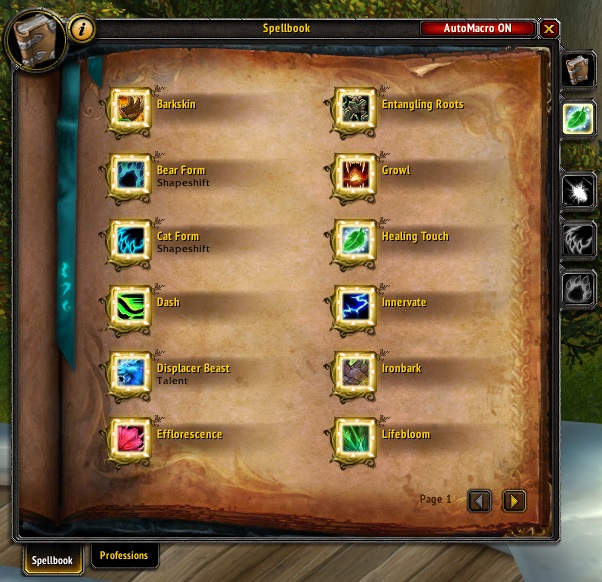Pick the Displacer Beast talent icon
Screen dimensions: 602x582
tap(130, 375)
